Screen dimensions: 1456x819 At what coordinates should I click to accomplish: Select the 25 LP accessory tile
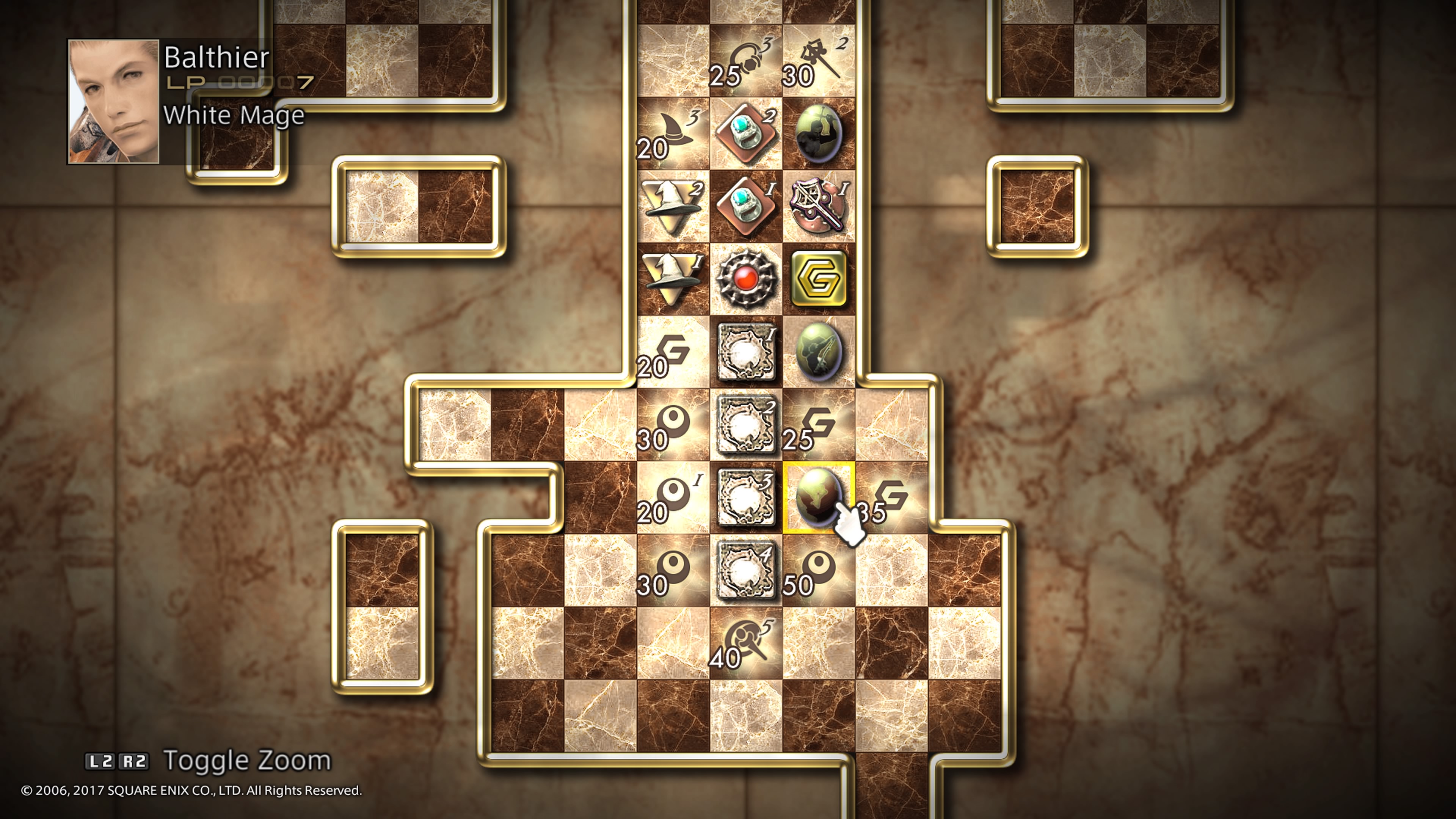point(745,61)
